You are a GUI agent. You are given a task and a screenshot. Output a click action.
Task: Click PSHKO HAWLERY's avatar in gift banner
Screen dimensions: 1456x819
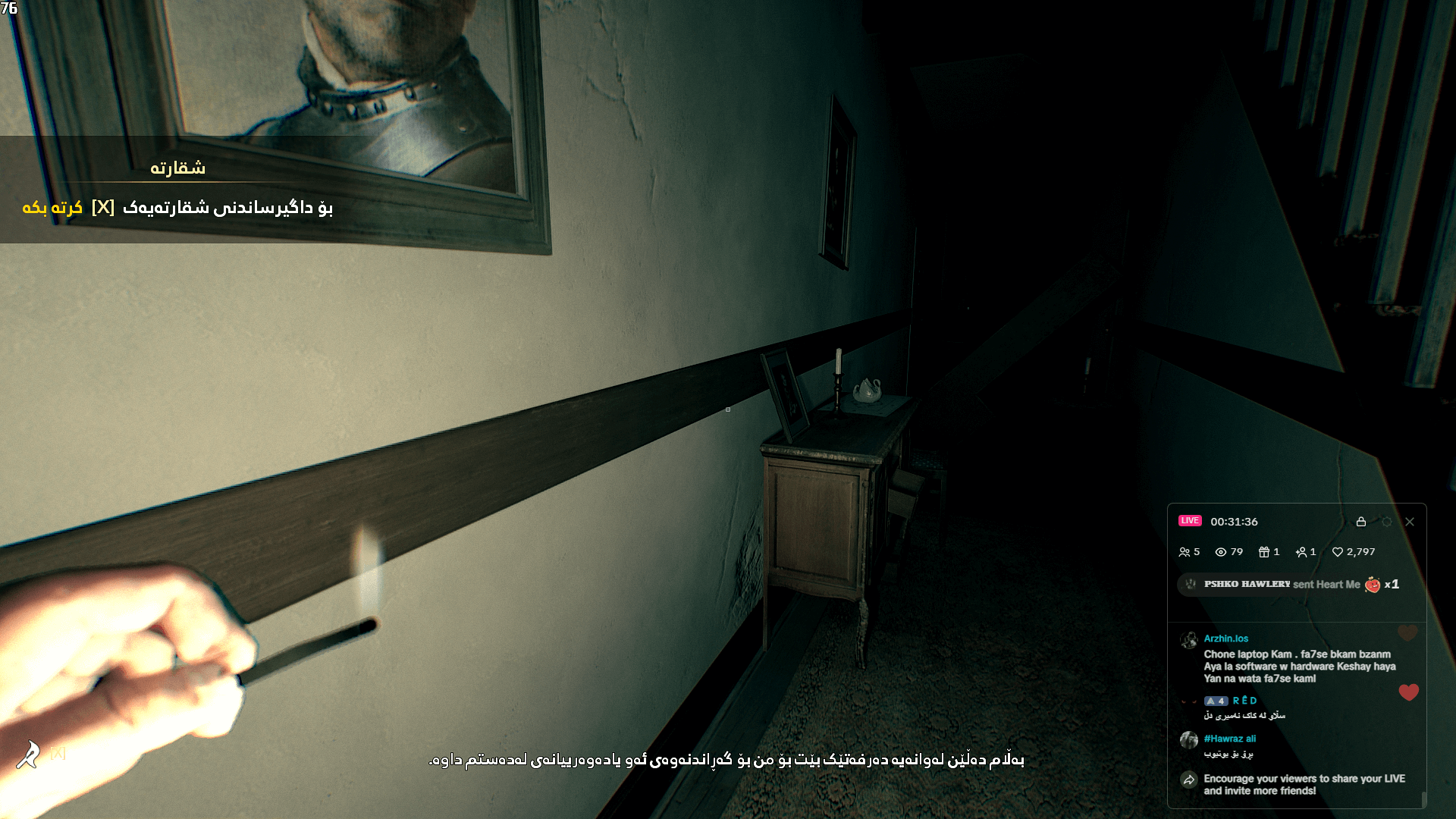(x=1191, y=585)
